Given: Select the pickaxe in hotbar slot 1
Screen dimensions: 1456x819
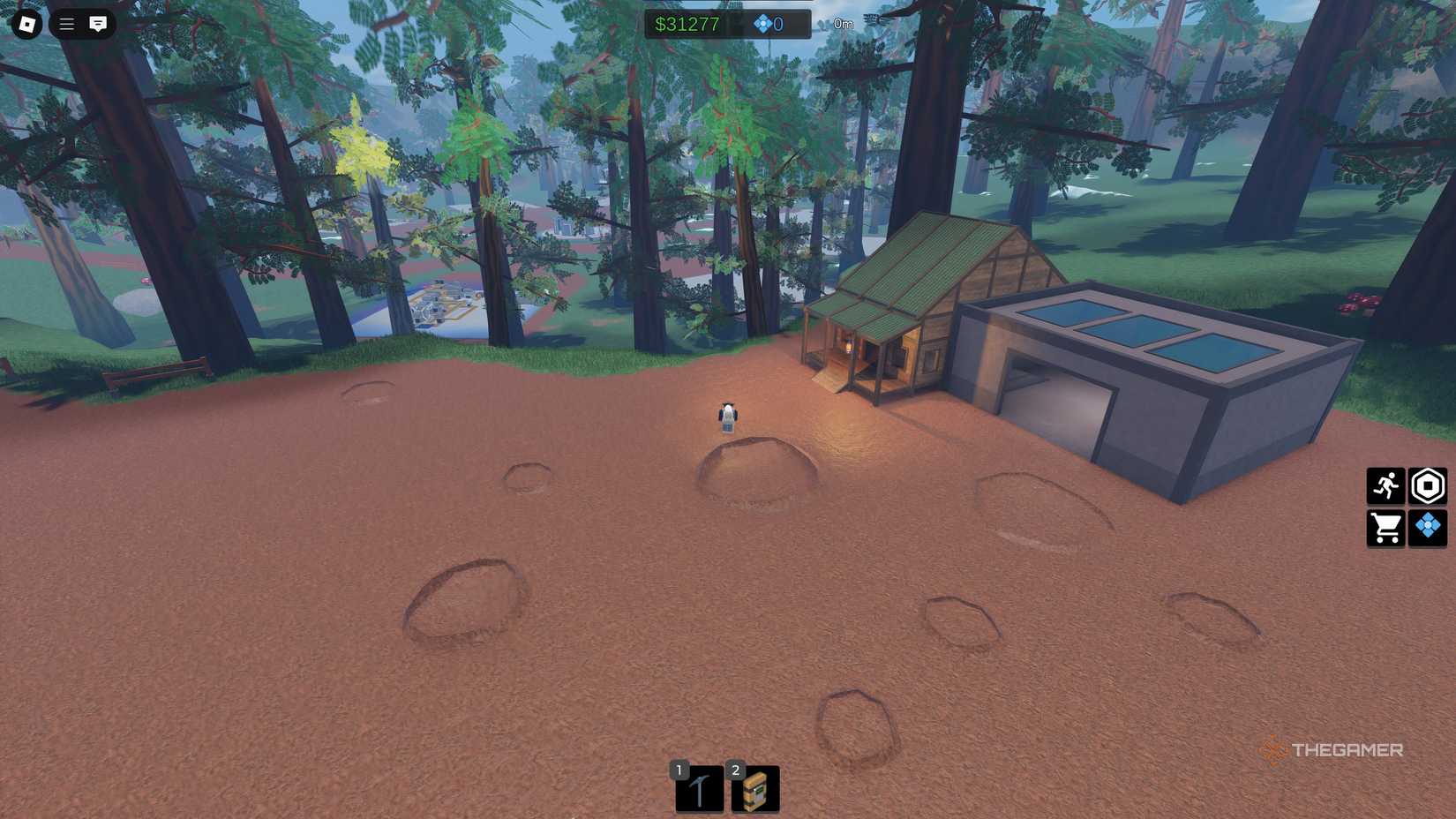Looking at the screenshot, I should [x=697, y=788].
